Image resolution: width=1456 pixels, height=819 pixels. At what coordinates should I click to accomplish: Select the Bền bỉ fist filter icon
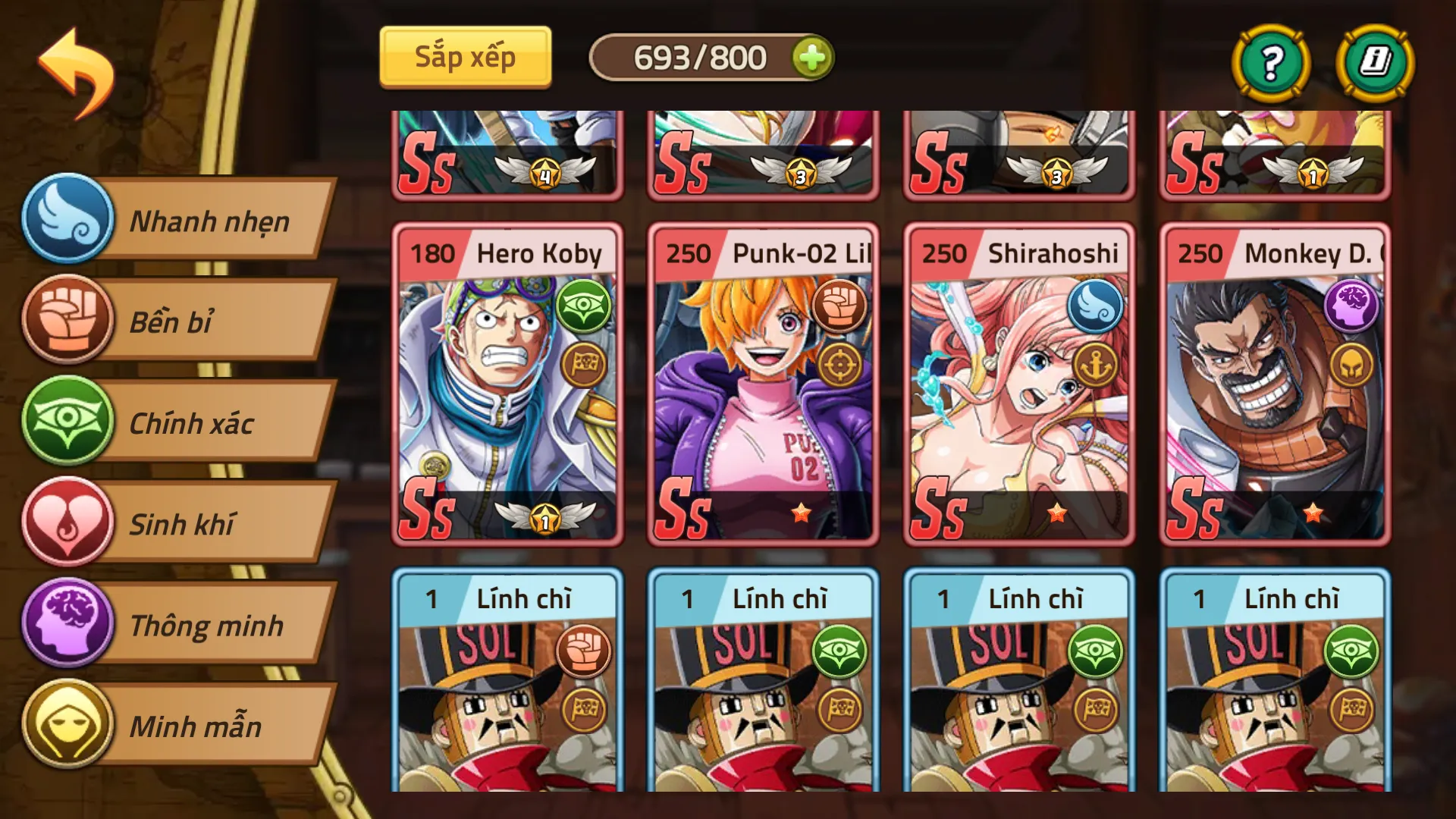pos(68,322)
